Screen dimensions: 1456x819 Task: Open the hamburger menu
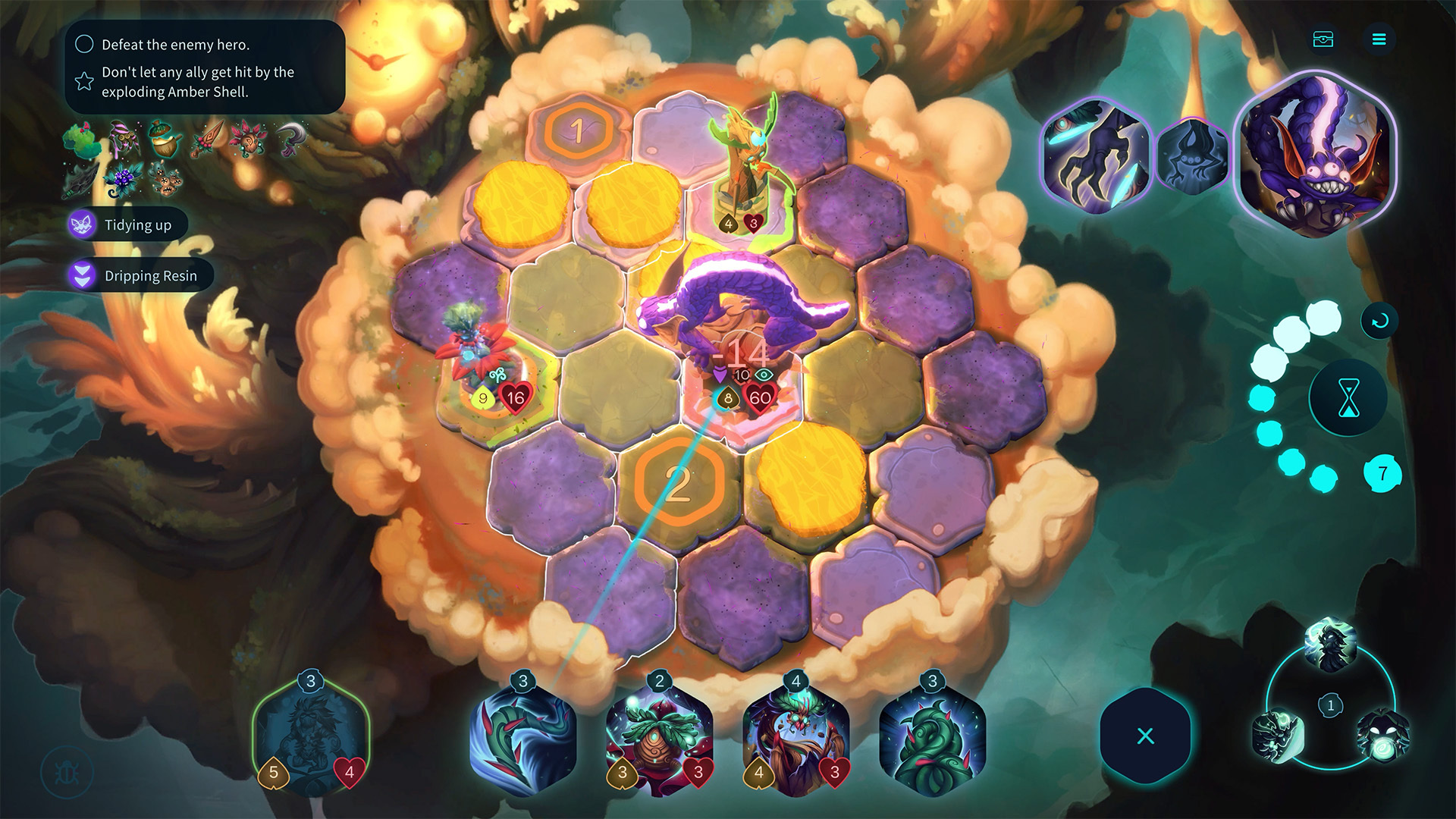(x=1380, y=39)
